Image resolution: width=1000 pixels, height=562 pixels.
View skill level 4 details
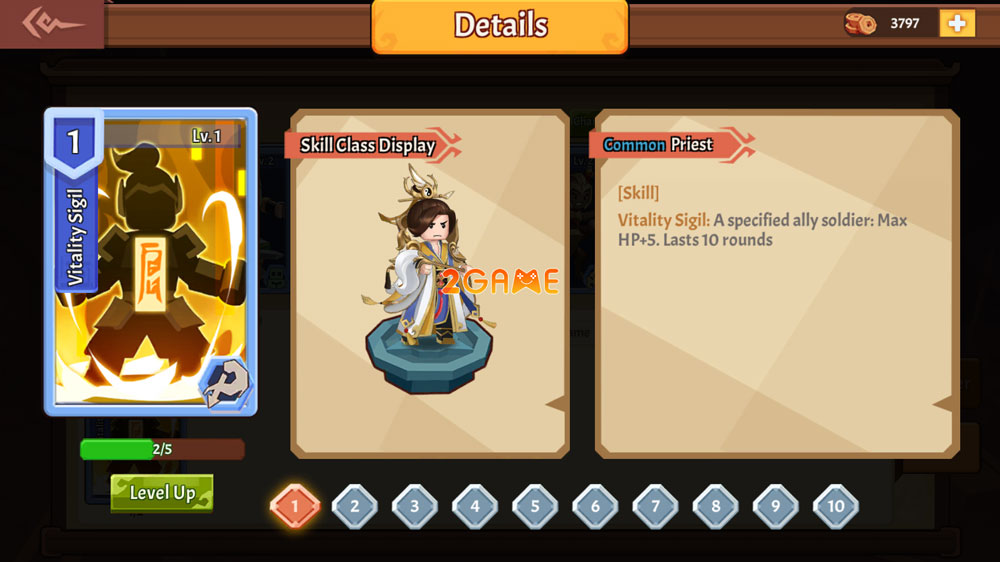(475, 506)
